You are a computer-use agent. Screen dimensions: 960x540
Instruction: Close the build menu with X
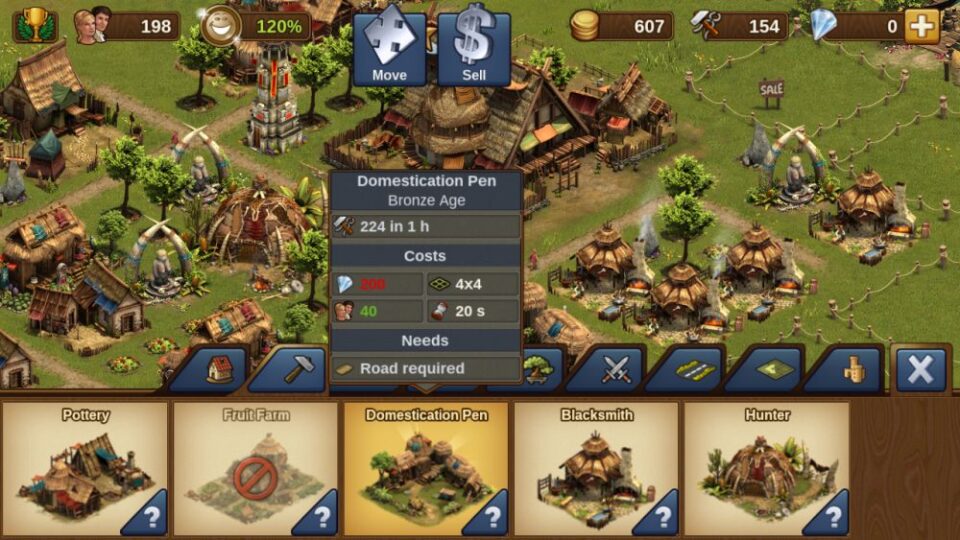point(920,370)
